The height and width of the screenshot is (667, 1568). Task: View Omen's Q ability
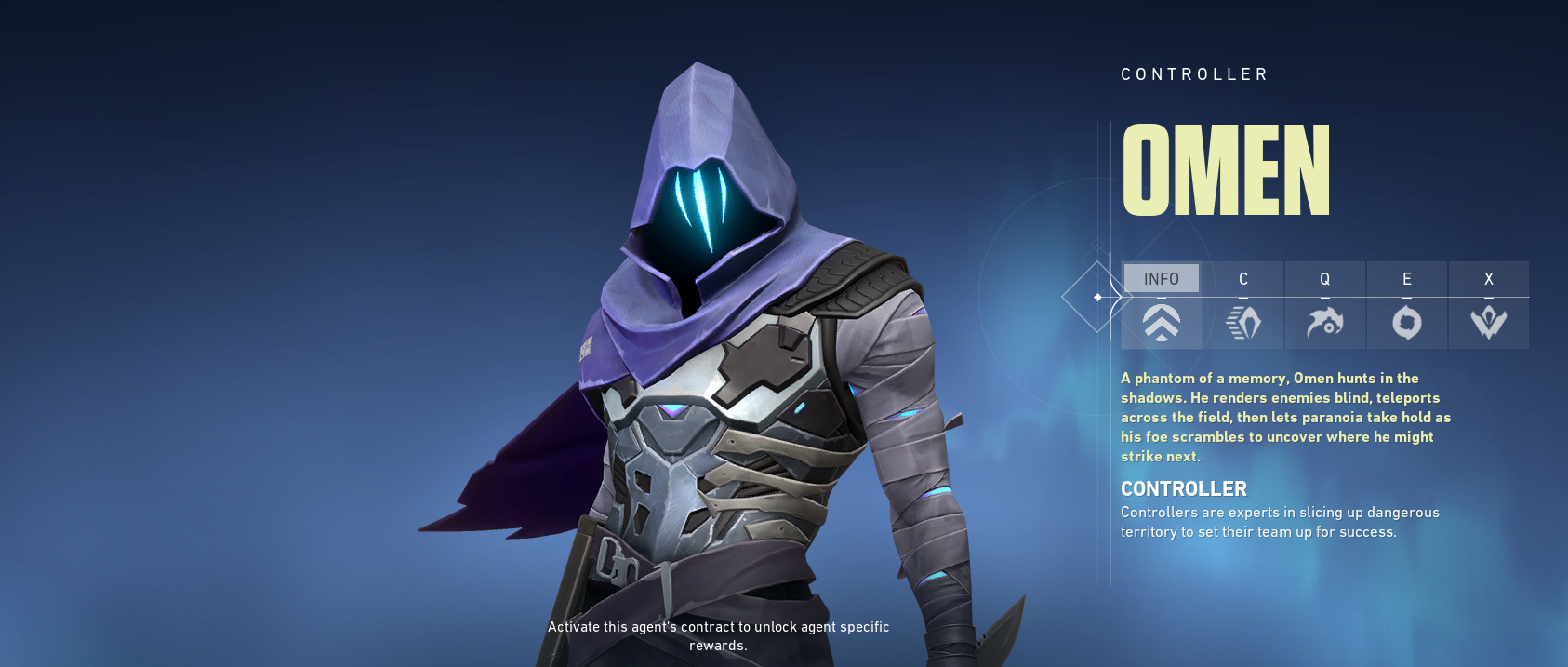pos(1324,305)
